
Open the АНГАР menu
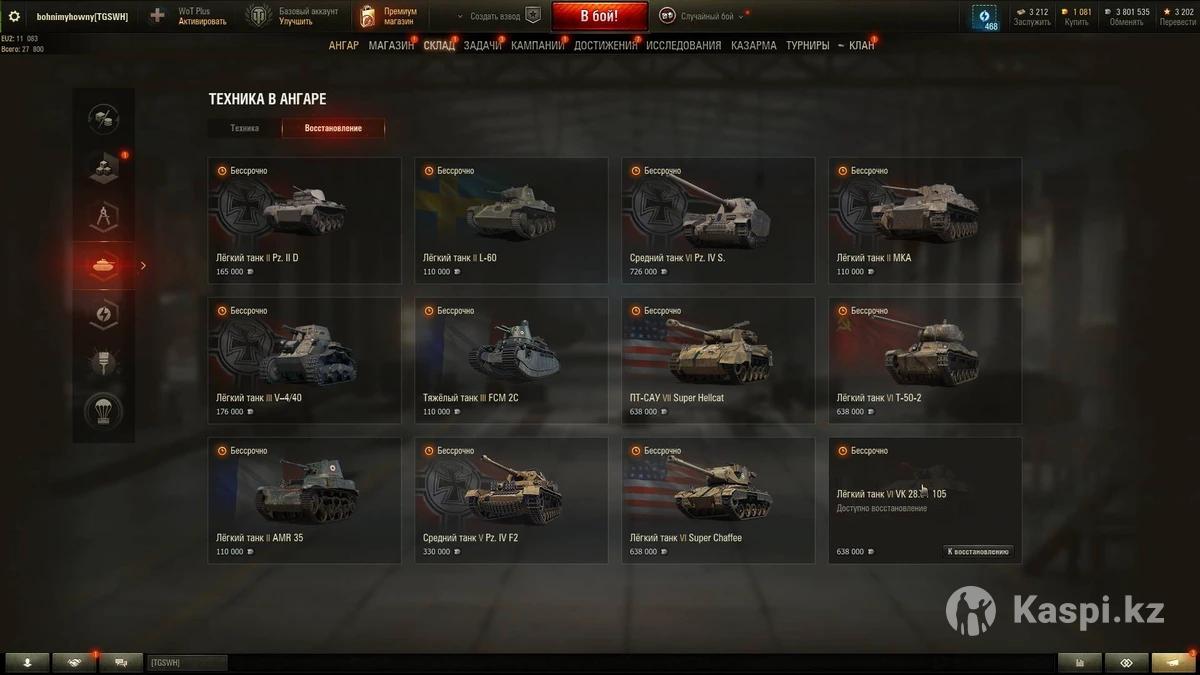(343, 45)
